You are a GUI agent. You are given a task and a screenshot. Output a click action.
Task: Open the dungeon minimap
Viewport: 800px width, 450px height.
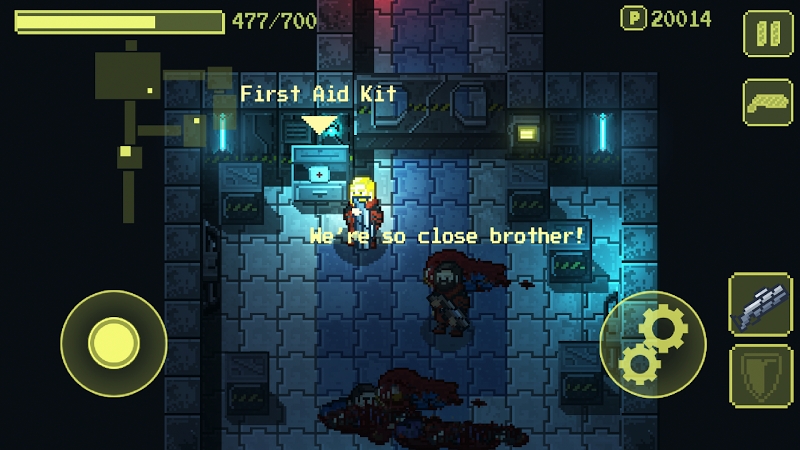click(x=150, y=120)
